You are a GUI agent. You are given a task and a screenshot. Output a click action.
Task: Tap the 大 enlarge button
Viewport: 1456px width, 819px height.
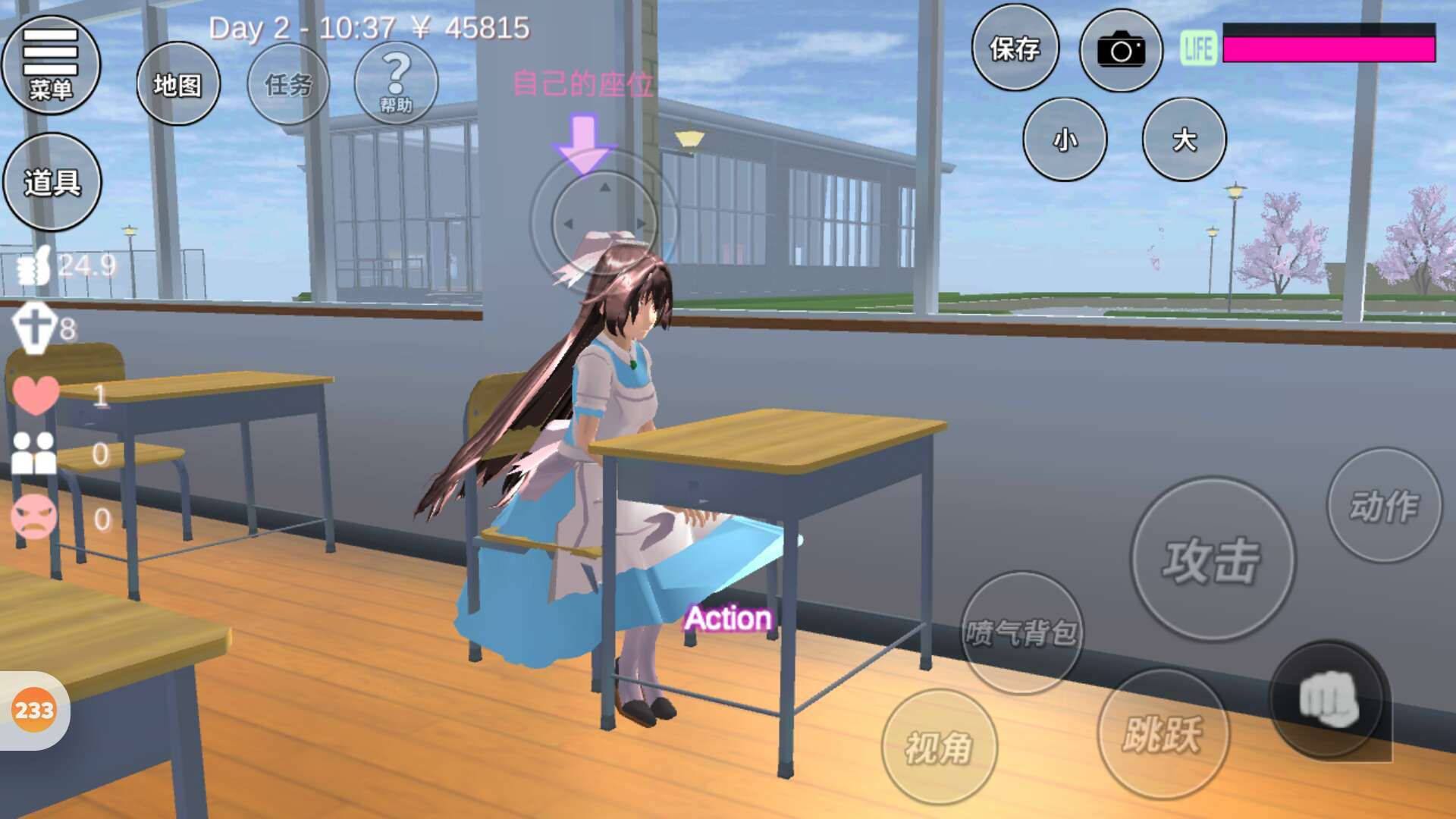(x=1184, y=140)
